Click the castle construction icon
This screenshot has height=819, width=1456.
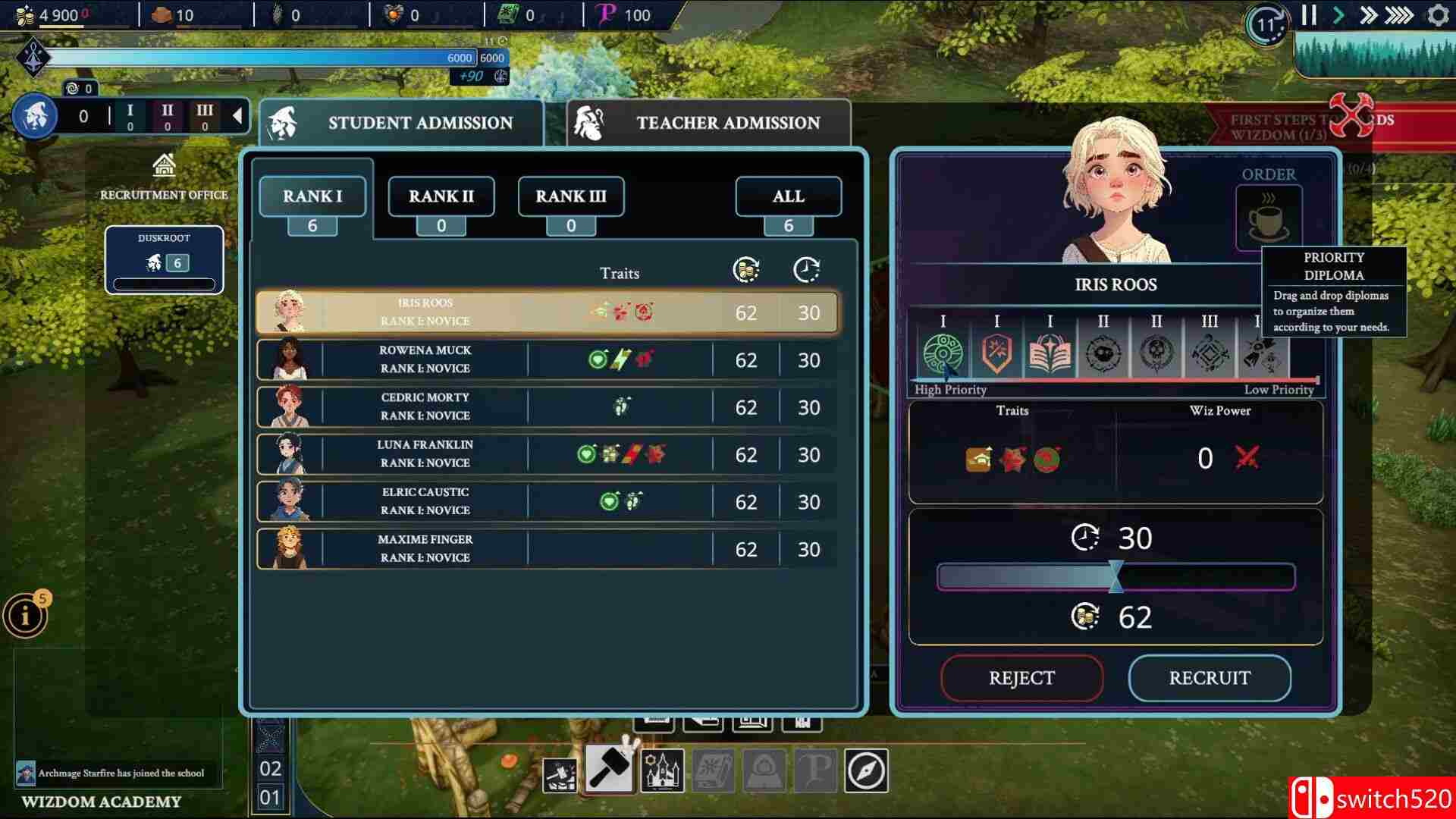click(x=662, y=770)
